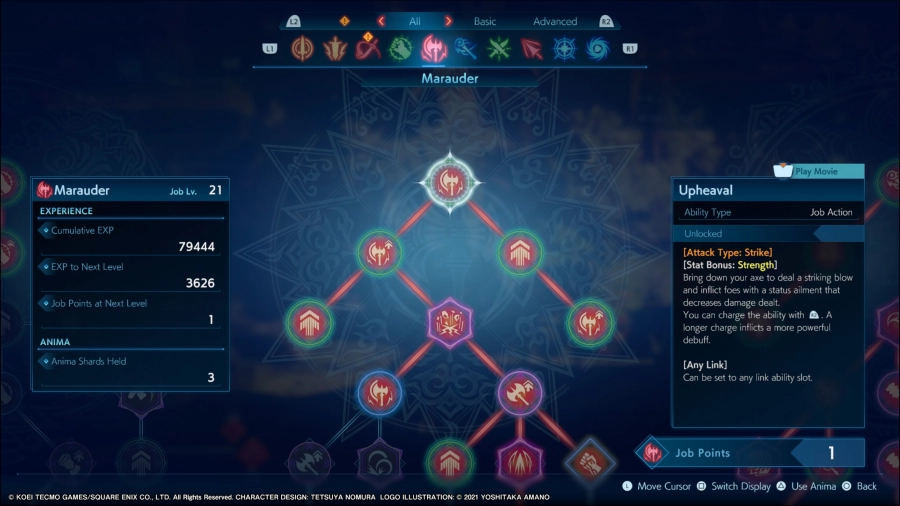
Task: Select the highlighted Marauder axe job icon
Action: coord(434,48)
